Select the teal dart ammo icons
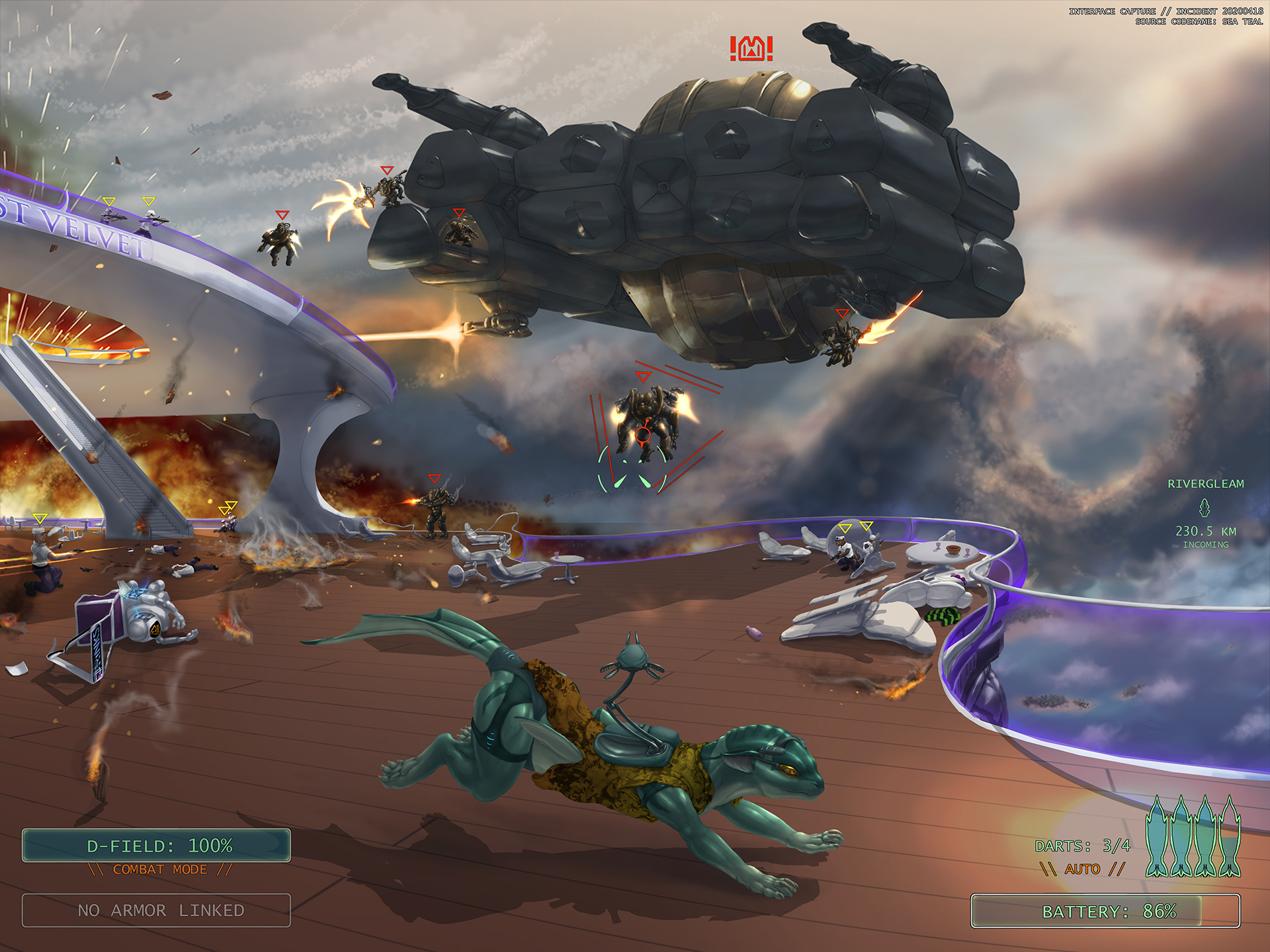1270x952 pixels. (x=1193, y=837)
